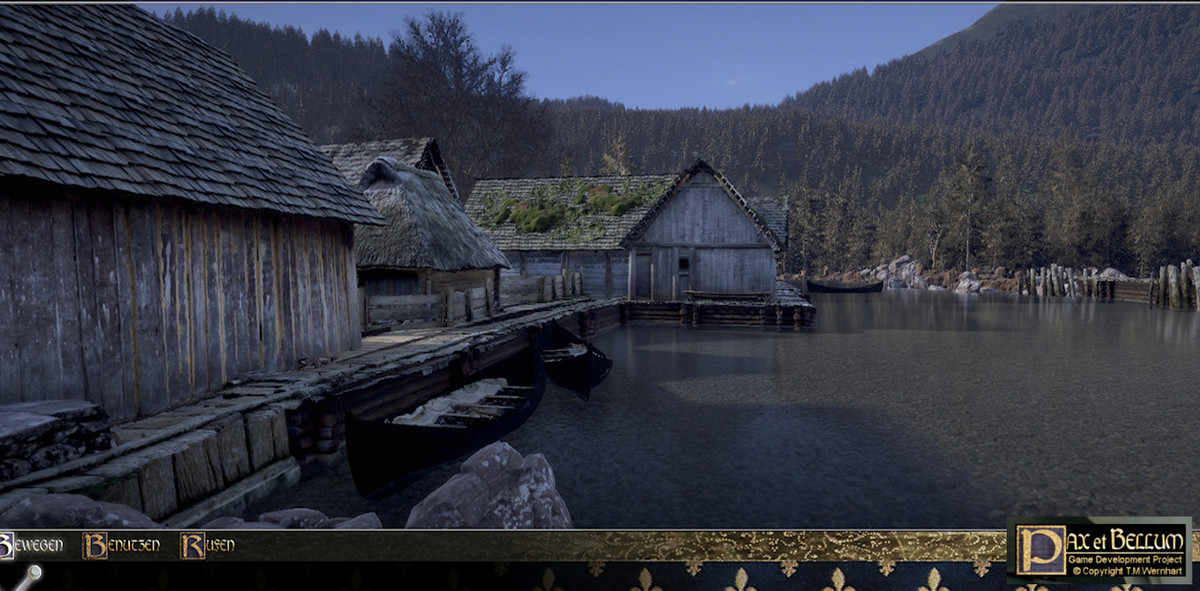Select the Bewegen (move) action
1200x591 pixels.
click(32, 545)
